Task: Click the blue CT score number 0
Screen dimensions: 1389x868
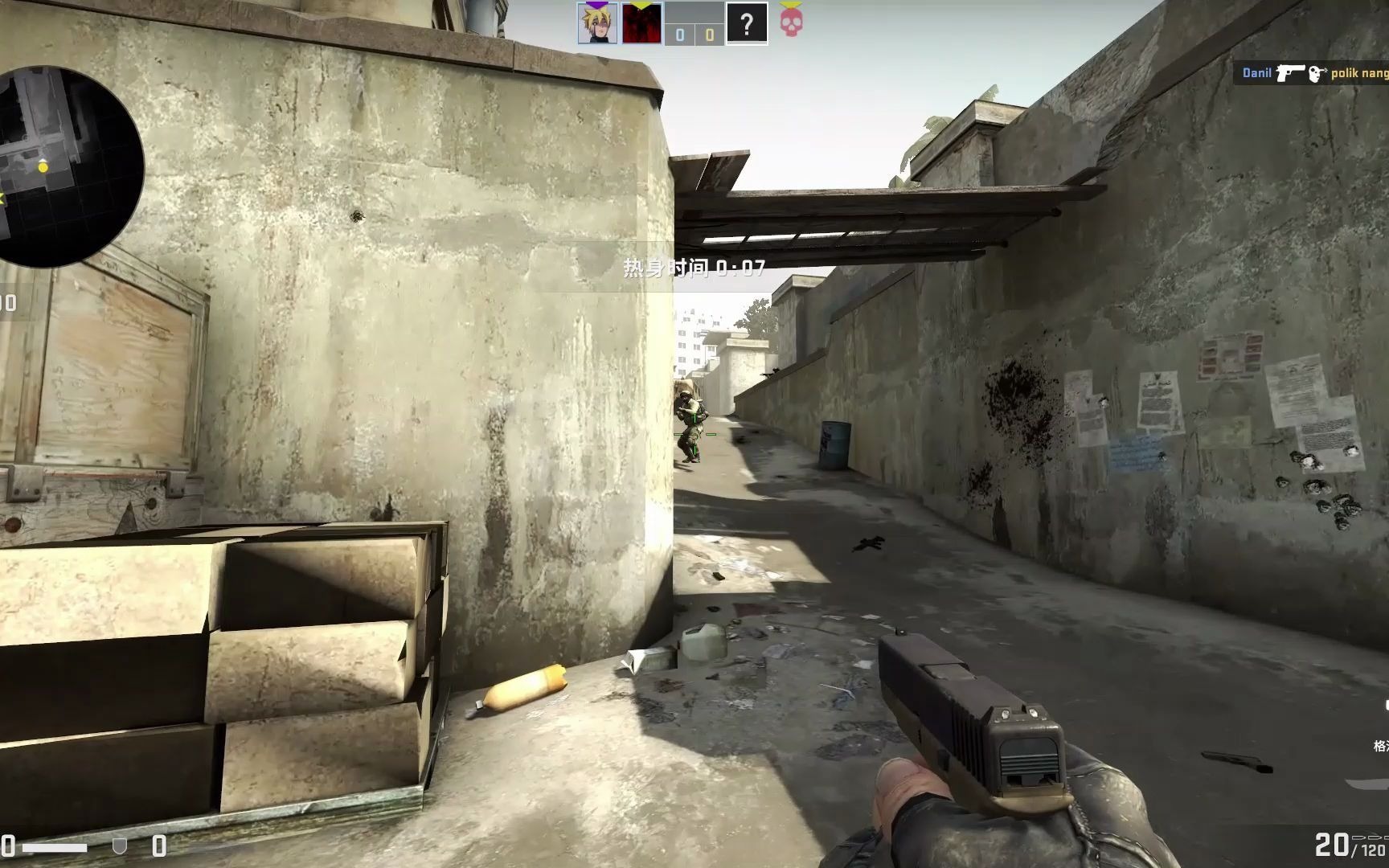Action: [x=680, y=35]
